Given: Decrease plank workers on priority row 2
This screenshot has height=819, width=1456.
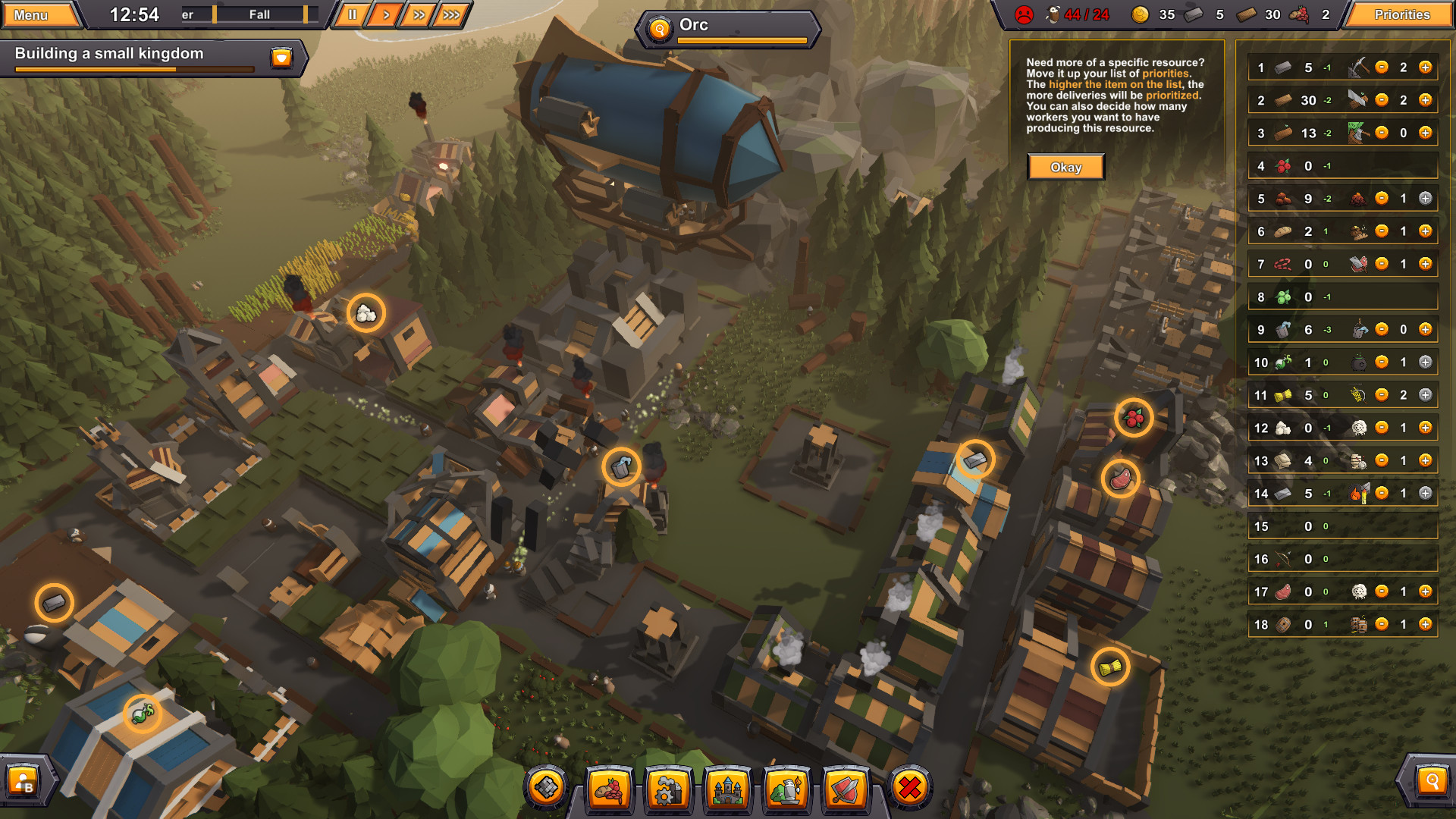Looking at the screenshot, I should 1382,101.
